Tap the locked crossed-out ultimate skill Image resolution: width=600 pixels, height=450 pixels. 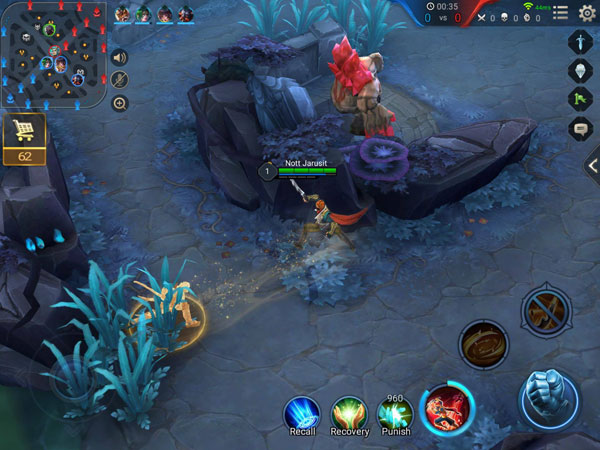pos(546,314)
